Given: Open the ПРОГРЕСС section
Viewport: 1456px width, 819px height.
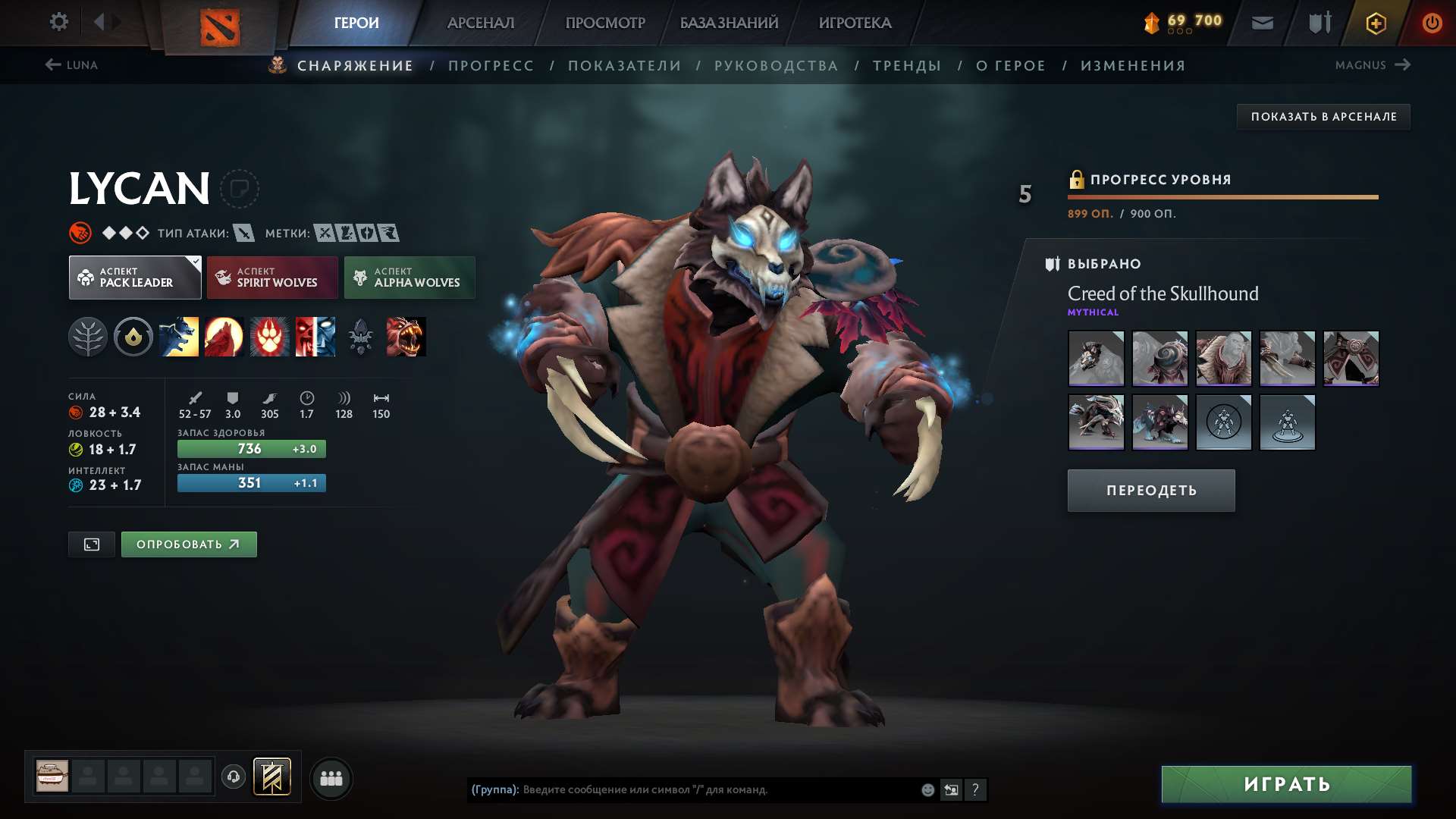Looking at the screenshot, I should click(x=490, y=65).
